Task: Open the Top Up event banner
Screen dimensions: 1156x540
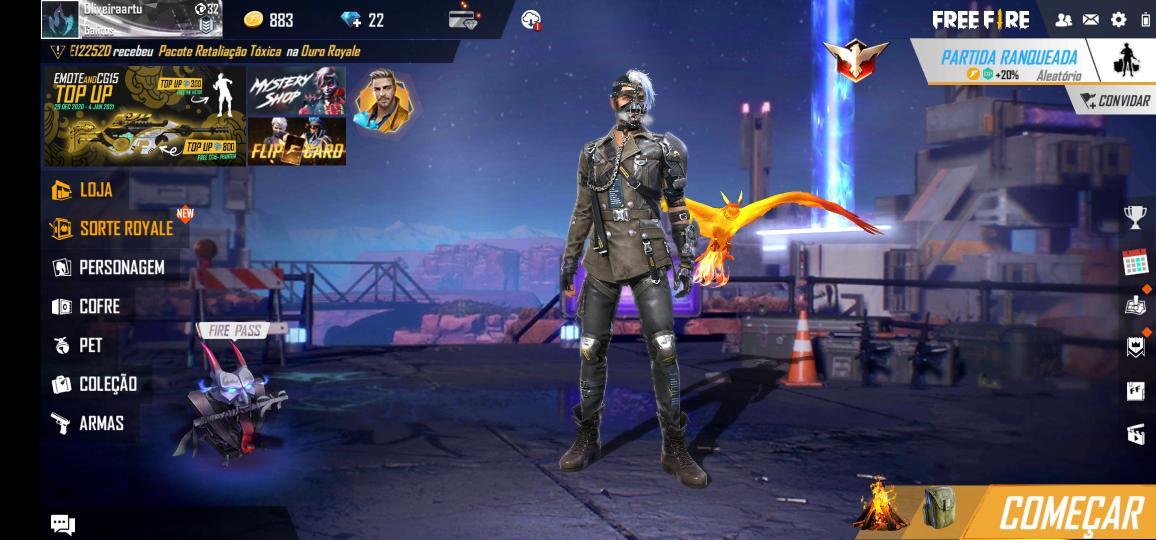Action: pyautogui.click(x=144, y=115)
